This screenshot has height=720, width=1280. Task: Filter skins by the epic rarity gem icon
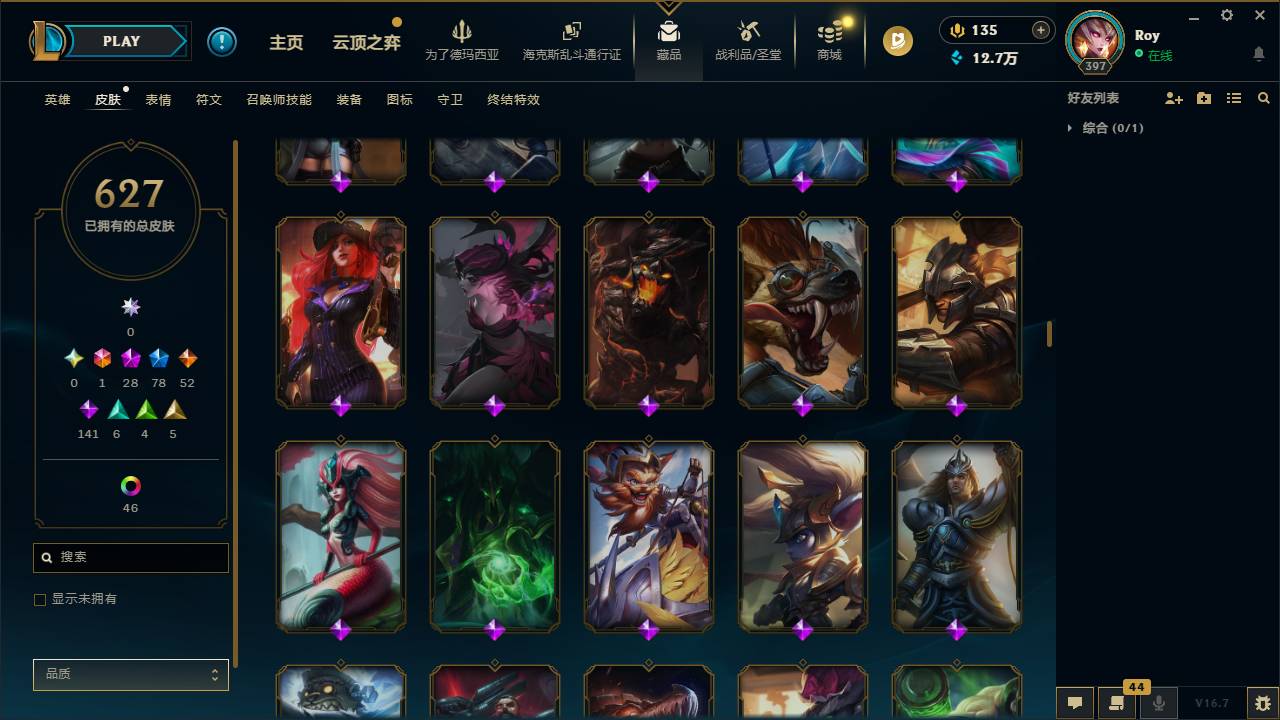pyautogui.click(x=130, y=357)
